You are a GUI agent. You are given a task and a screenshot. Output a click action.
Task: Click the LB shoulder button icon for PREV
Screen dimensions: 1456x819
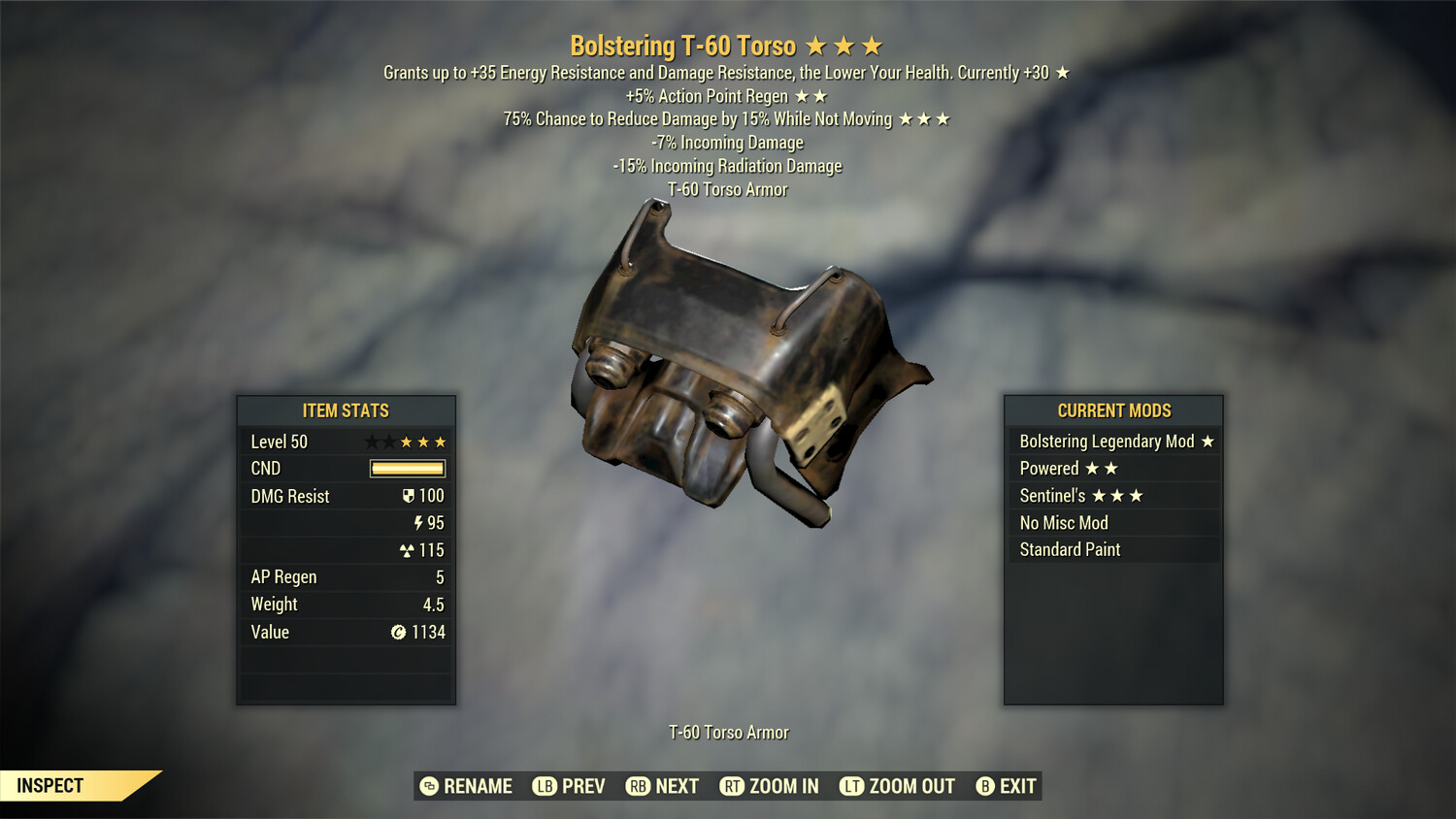point(545,786)
